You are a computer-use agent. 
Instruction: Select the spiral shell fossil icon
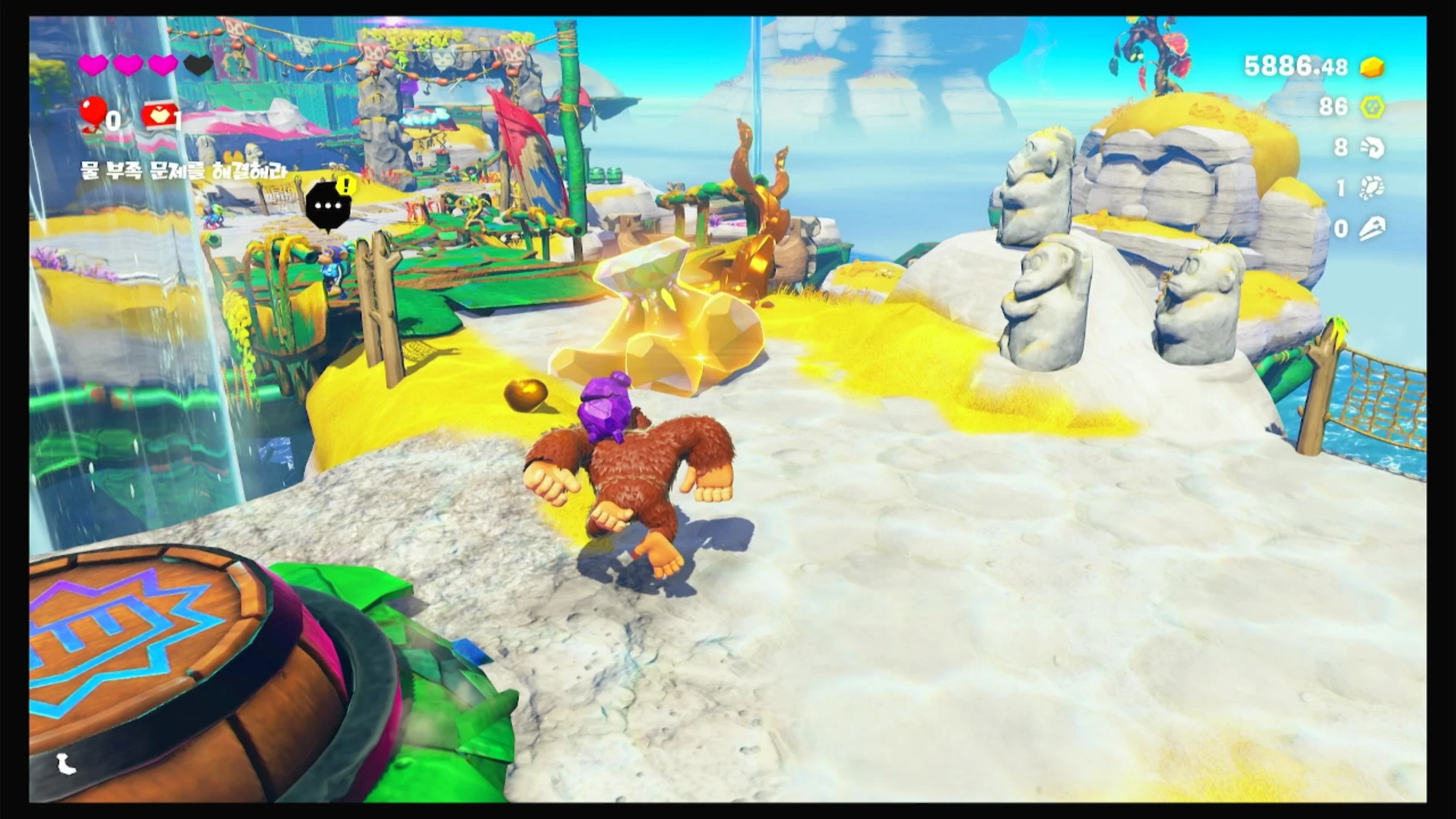(1372, 148)
